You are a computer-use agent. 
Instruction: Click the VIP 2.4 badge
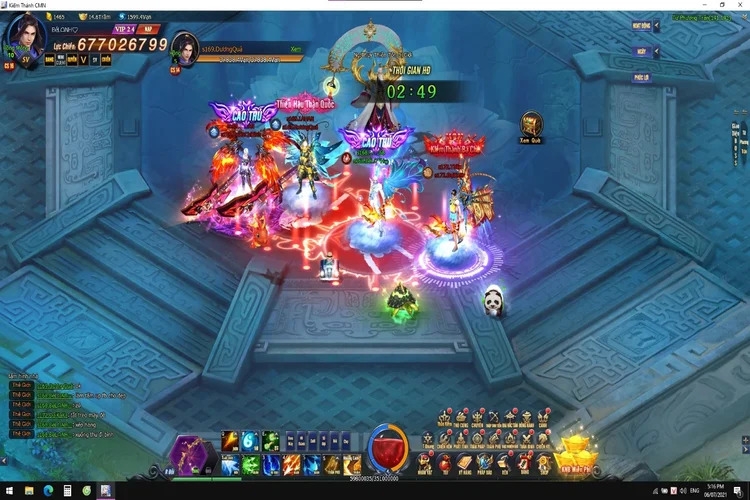coord(123,31)
